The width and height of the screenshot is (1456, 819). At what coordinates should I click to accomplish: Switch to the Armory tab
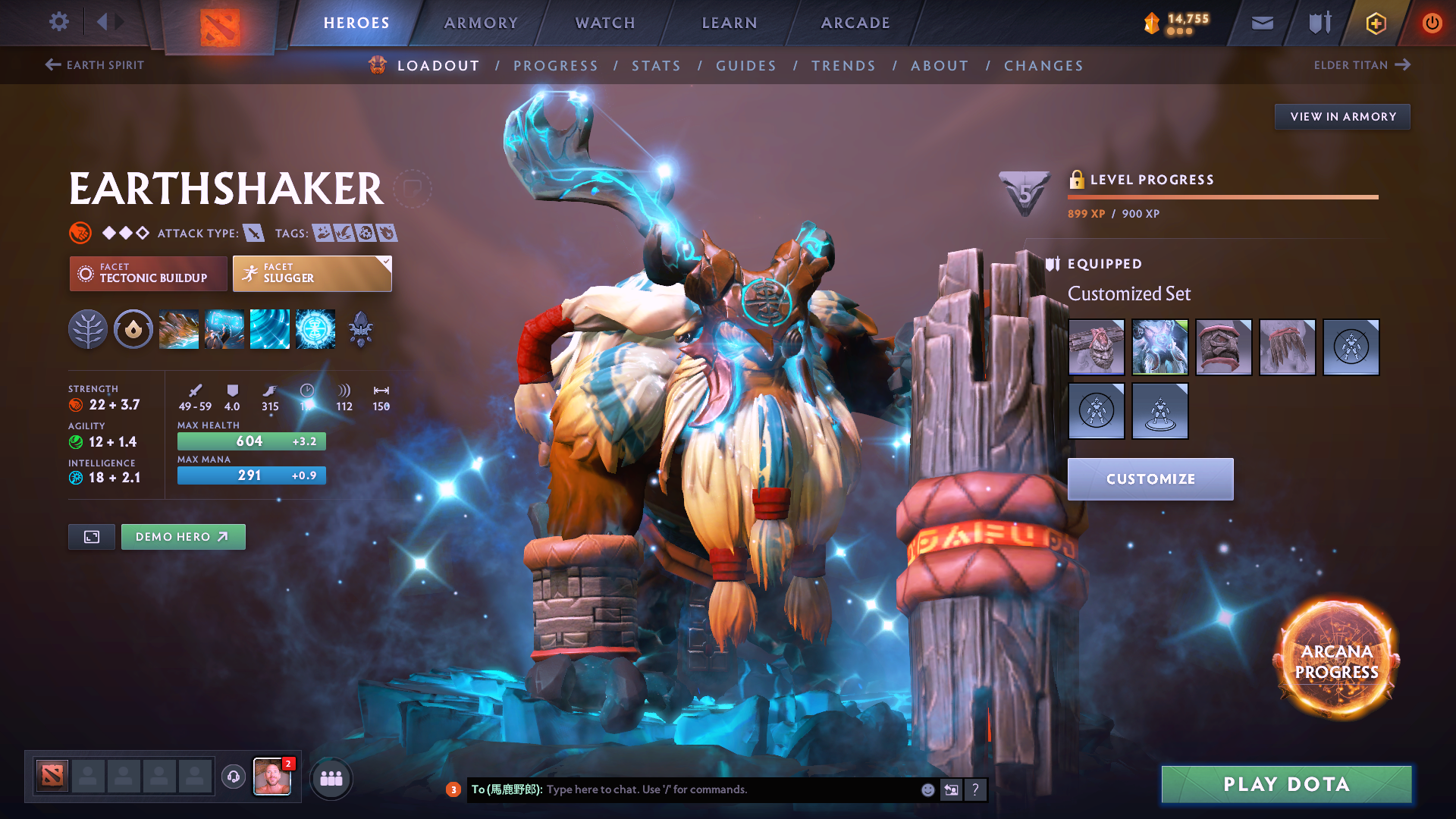tap(481, 23)
